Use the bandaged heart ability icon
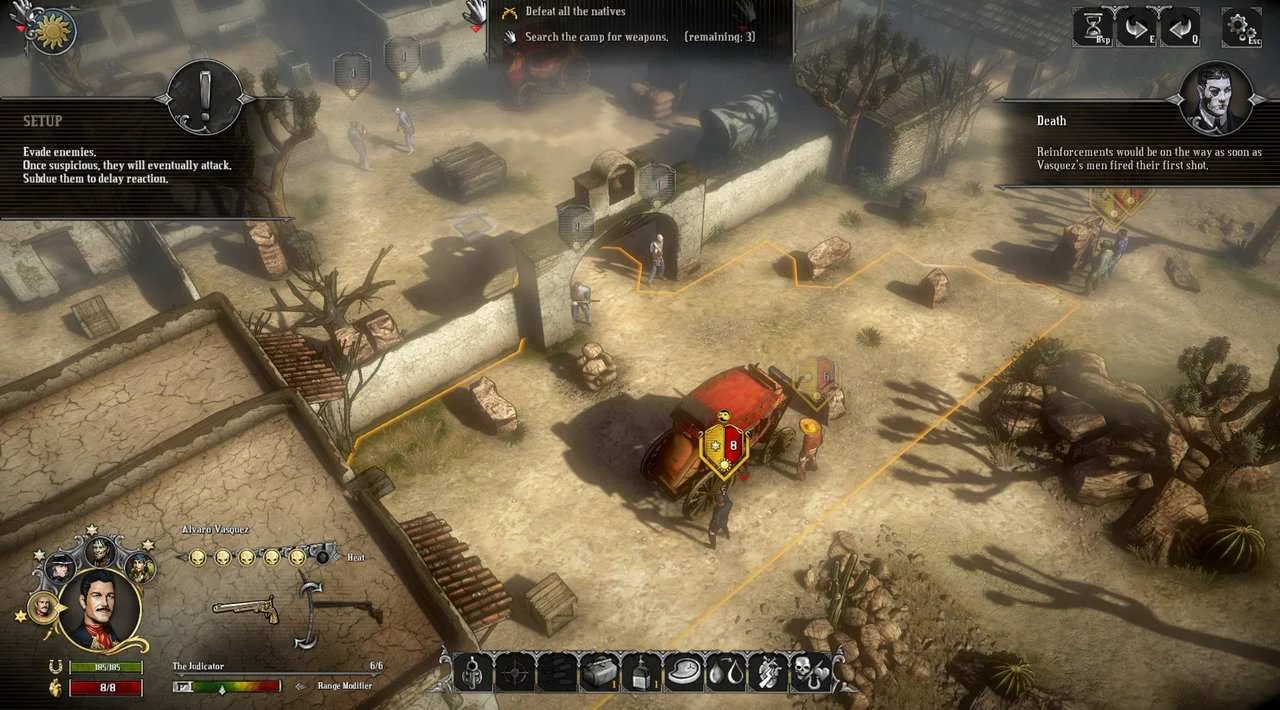The image size is (1280, 710). click(768, 671)
